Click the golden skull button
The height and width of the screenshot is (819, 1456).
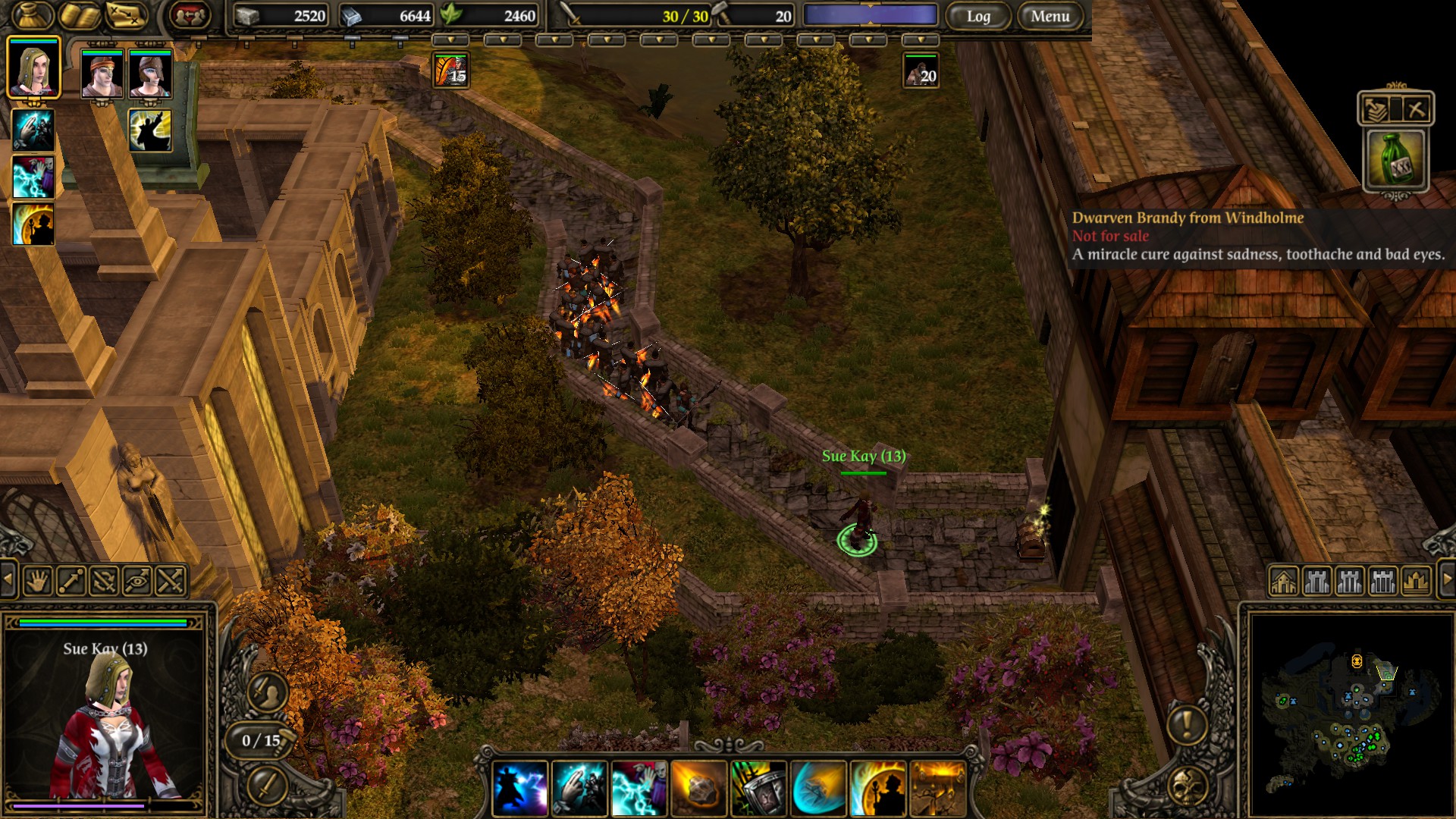pos(1188,786)
